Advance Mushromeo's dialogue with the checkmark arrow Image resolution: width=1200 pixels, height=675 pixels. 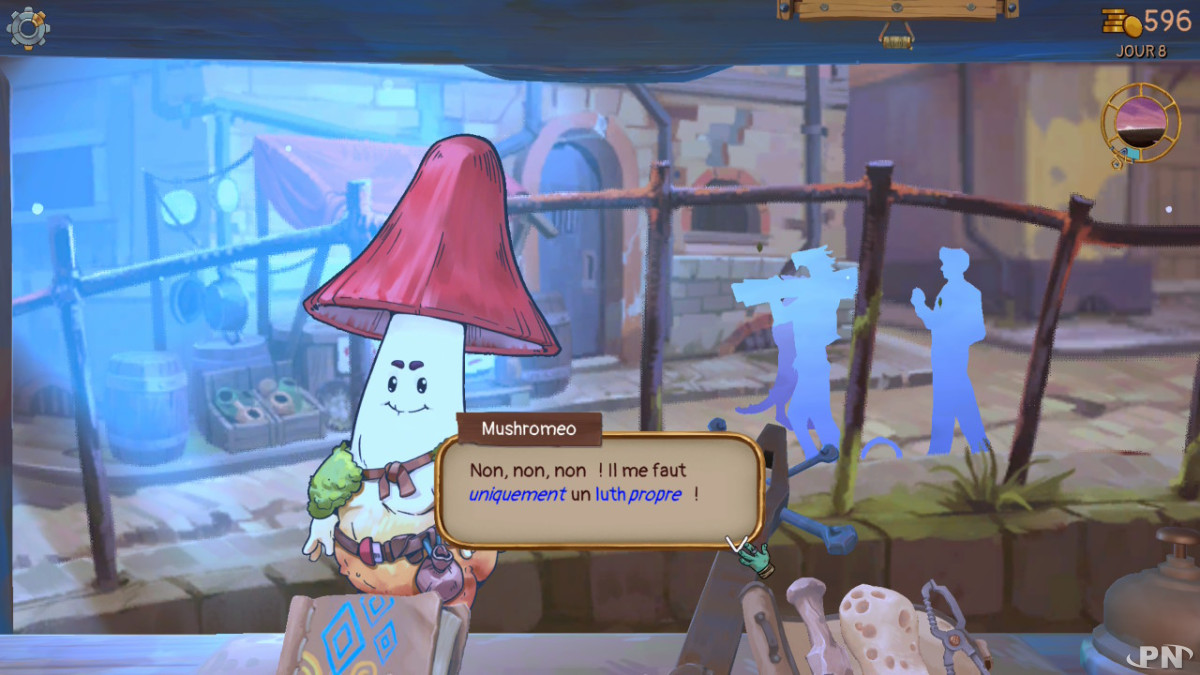click(738, 544)
